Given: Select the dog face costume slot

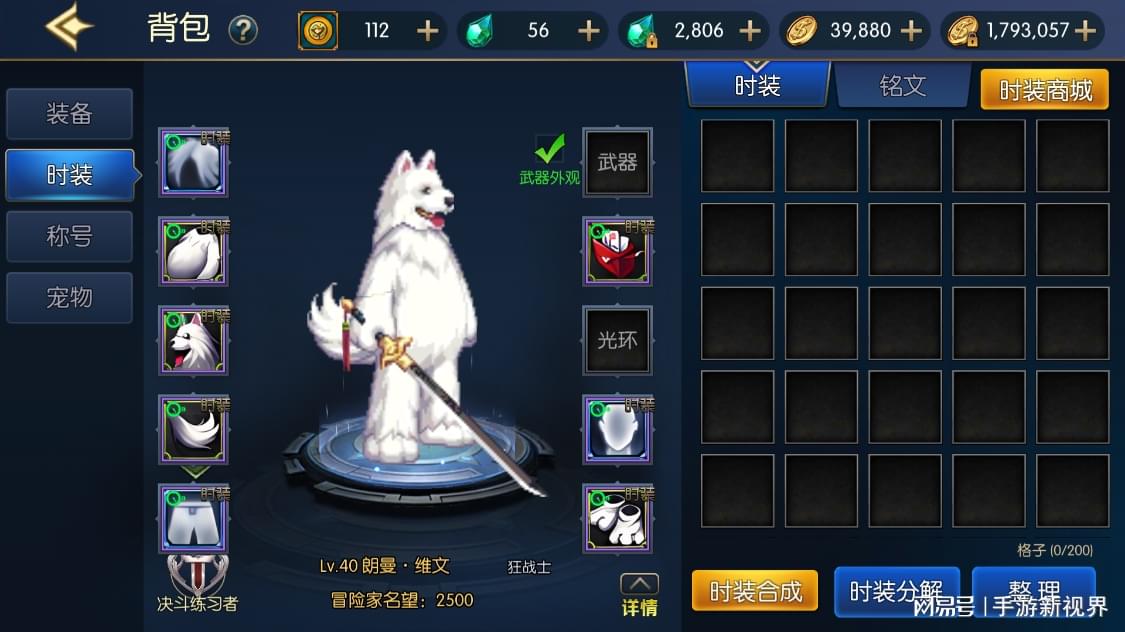Looking at the screenshot, I should [x=193, y=340].
